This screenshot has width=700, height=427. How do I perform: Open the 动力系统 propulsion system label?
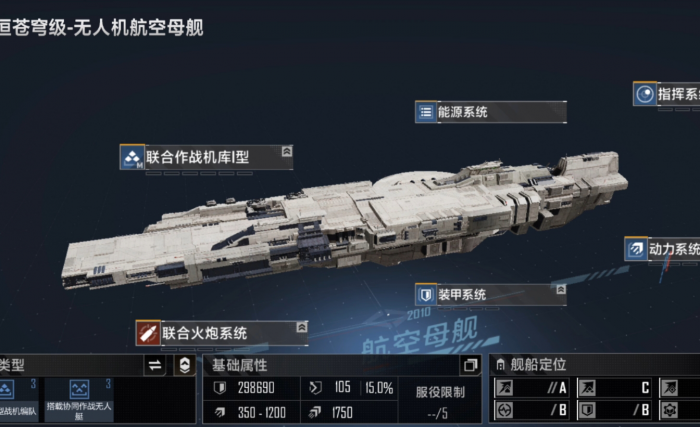tap(672, 249)
